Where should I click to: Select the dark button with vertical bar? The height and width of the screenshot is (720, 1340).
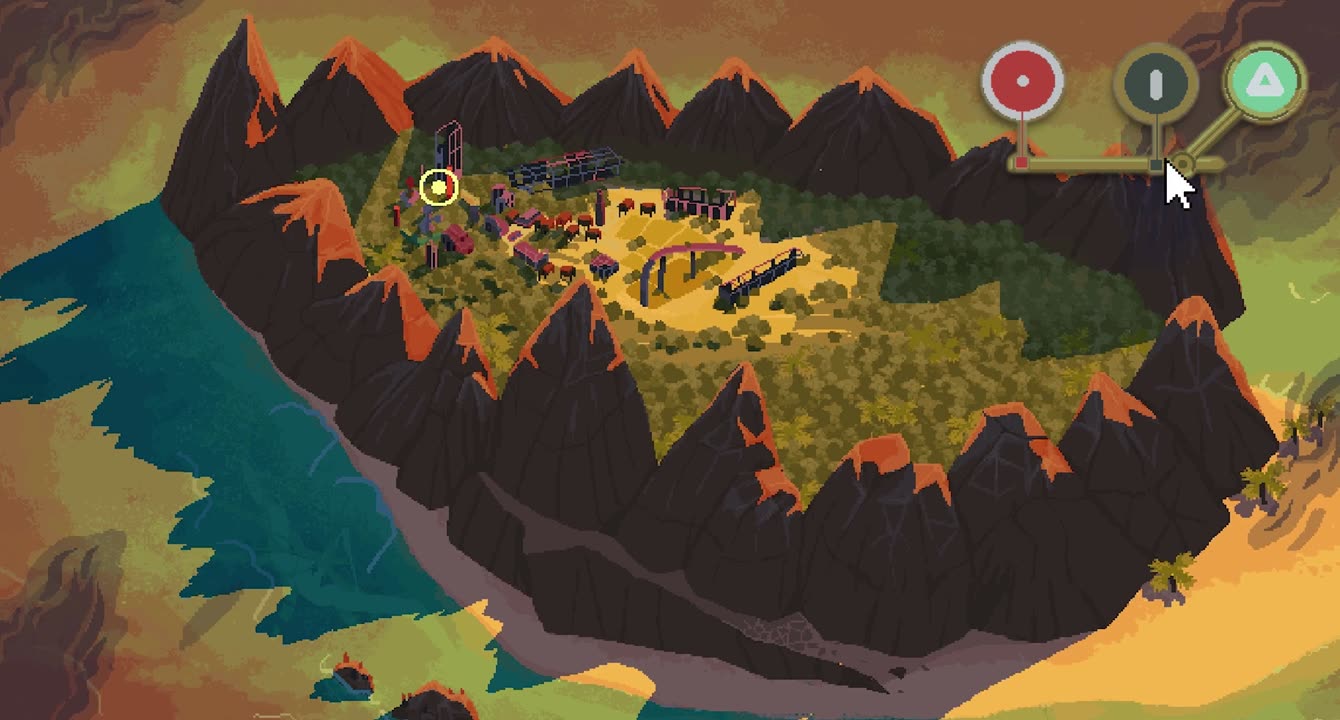[1156, 84]
